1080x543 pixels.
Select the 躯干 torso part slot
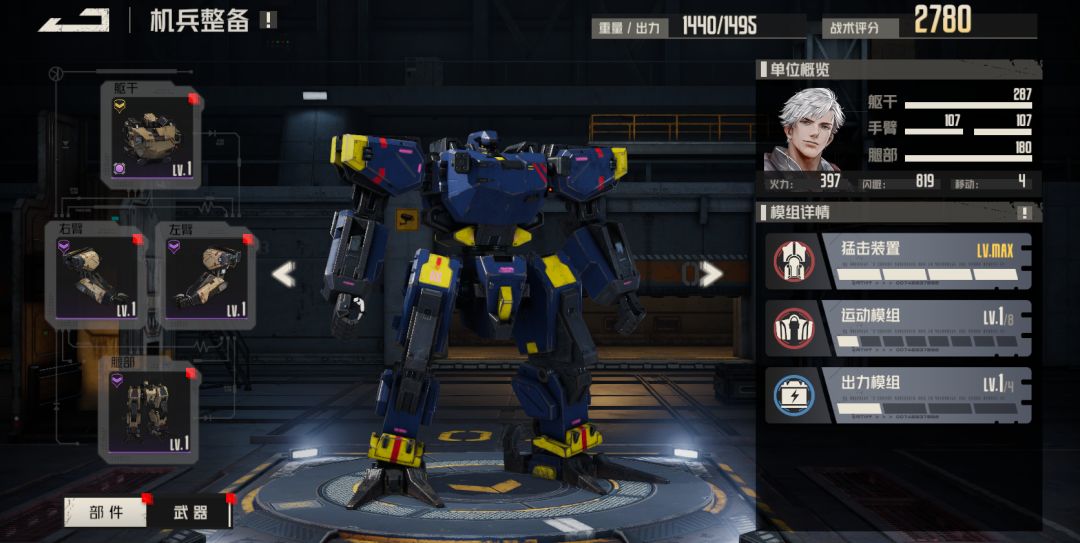click(x=151, y=136)
